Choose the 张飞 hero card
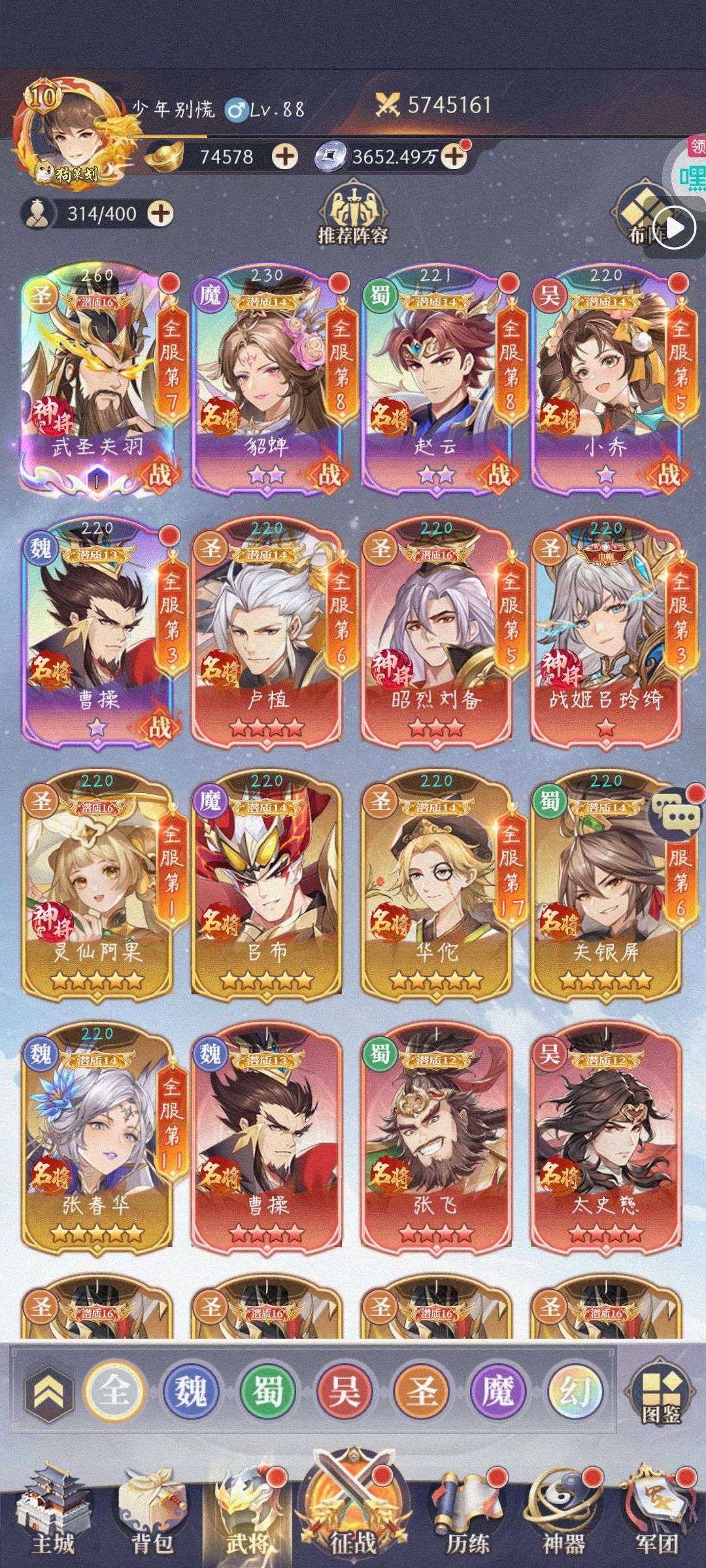 (436, 1137)
